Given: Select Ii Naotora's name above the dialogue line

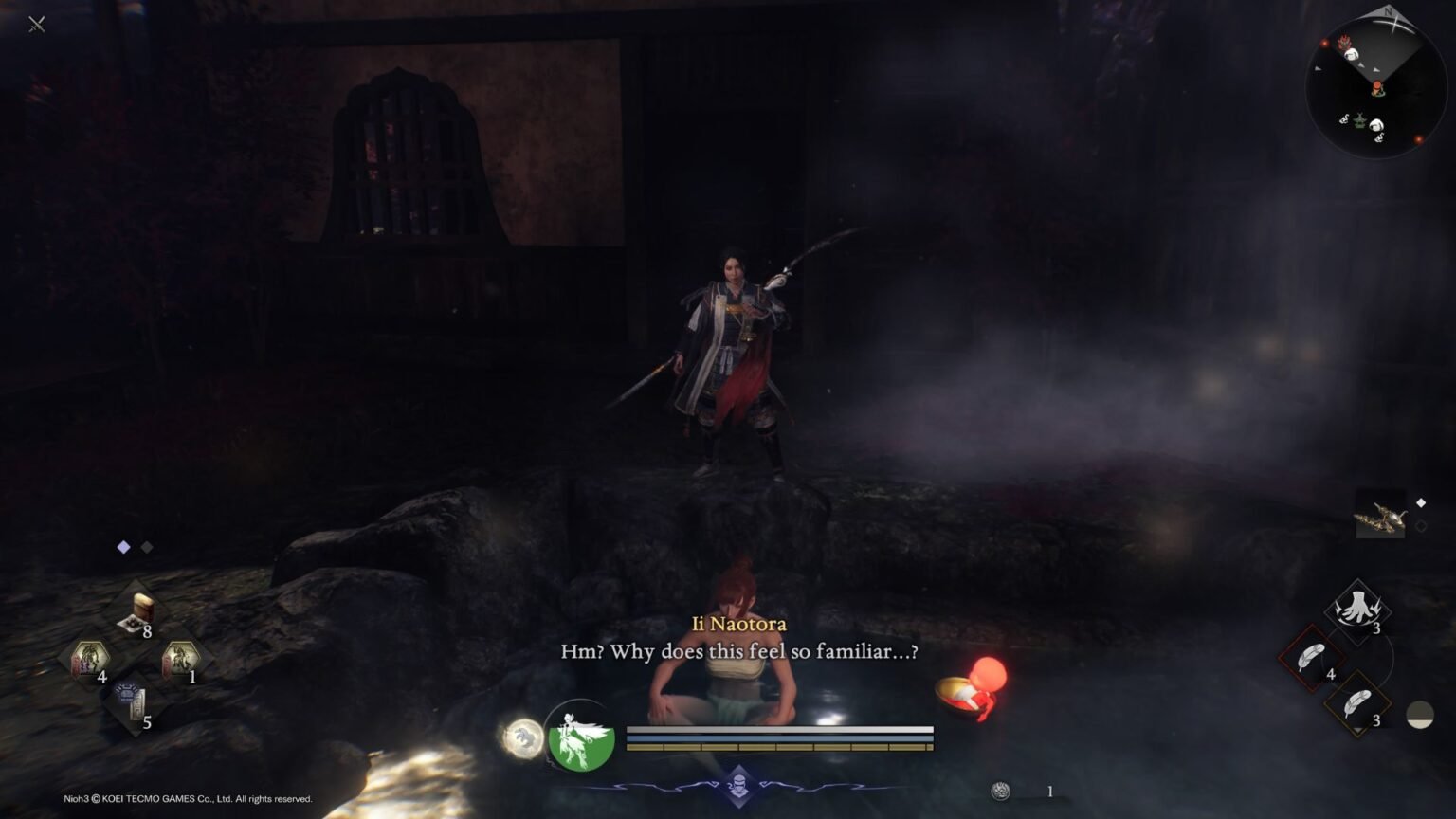Looking at the screenshot, I should 737,625.
